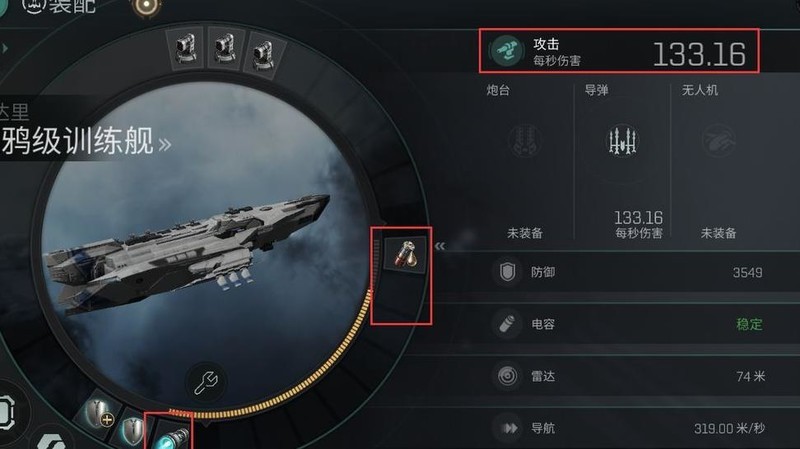This screenshot has width=800, height=449.
Task: Select the 炮台 turret column
Action: point(524,160)
